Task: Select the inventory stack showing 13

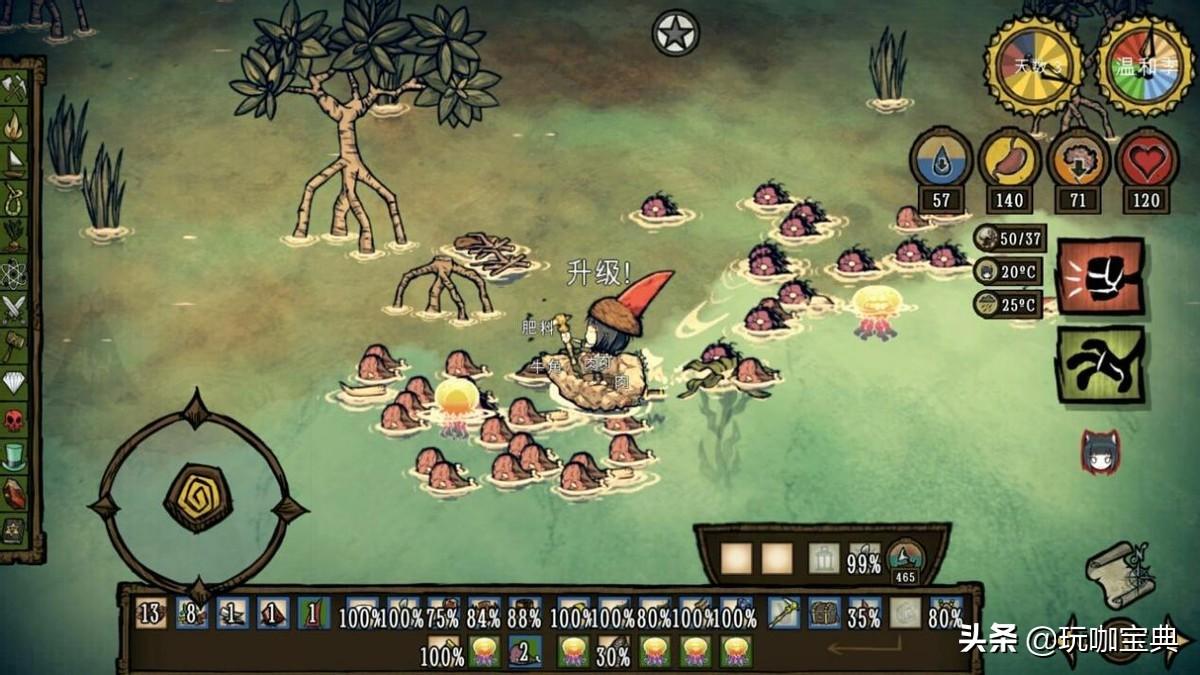Action: coord(151,612)
